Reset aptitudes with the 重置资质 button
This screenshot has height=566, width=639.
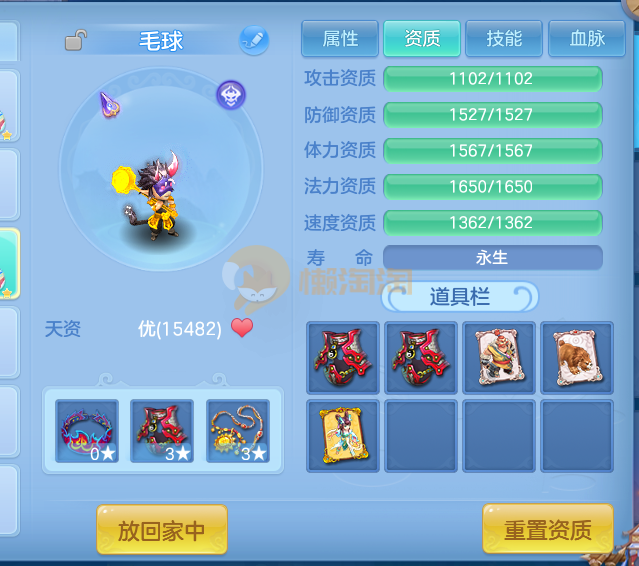[547, 530]
